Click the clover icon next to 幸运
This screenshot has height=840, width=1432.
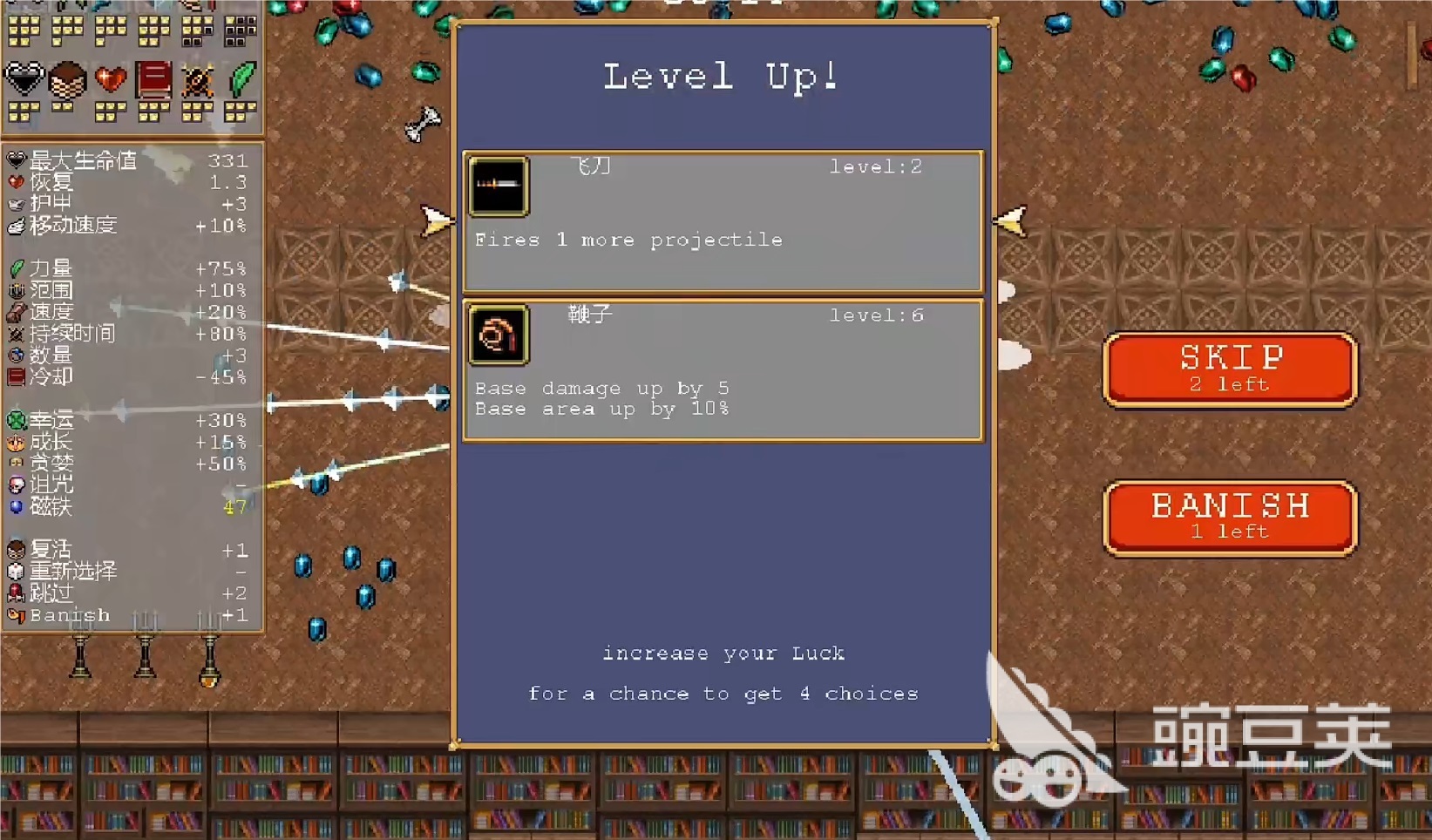(x=18, y=420)
